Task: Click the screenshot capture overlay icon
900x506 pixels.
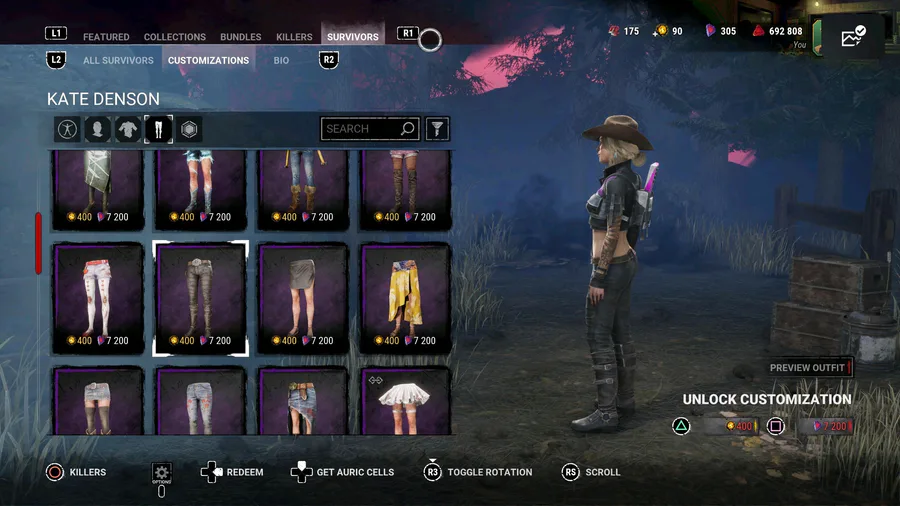Action: (x=853, y=38)
